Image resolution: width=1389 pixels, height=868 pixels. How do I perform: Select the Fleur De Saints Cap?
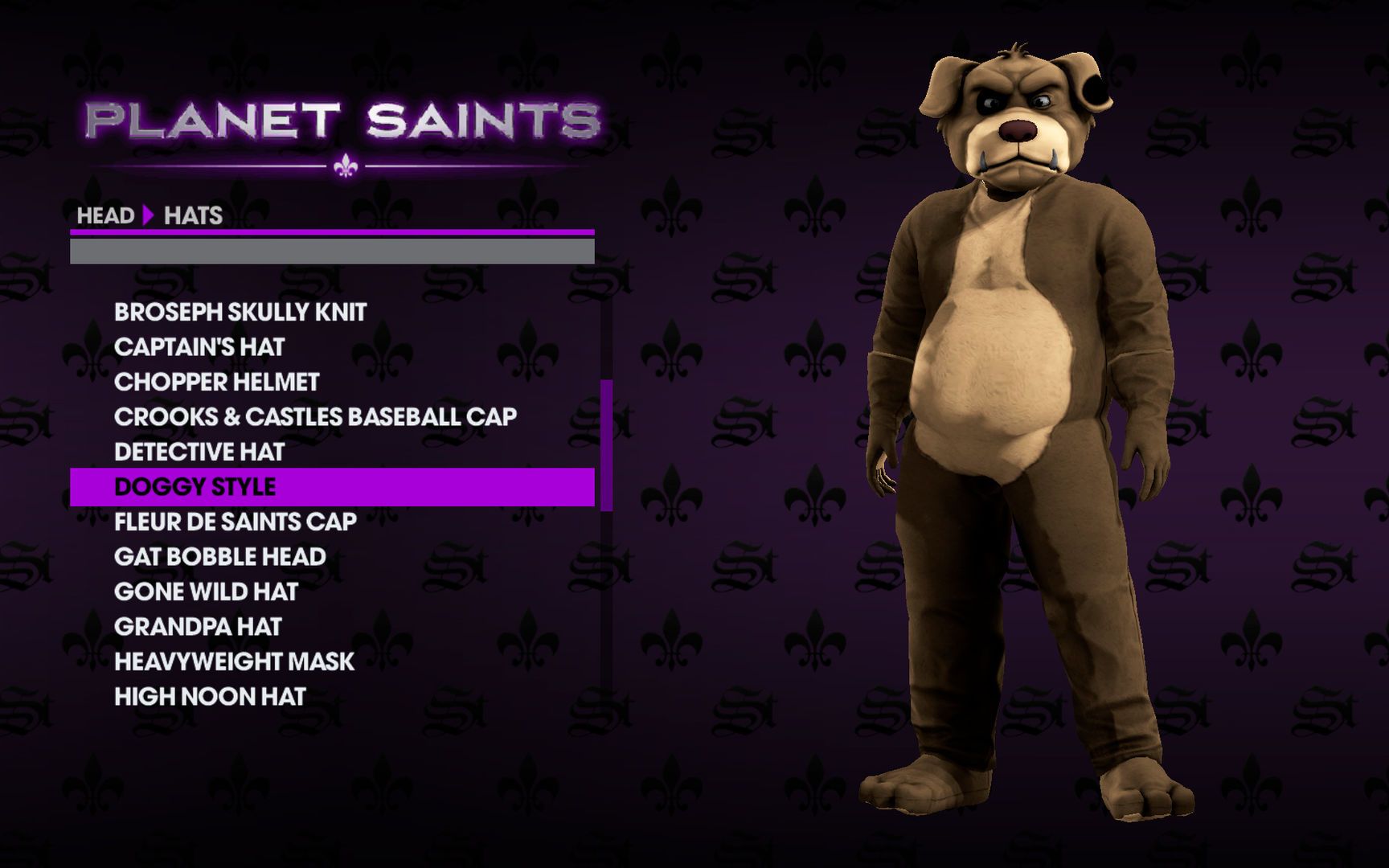click(x=236, y=522)
